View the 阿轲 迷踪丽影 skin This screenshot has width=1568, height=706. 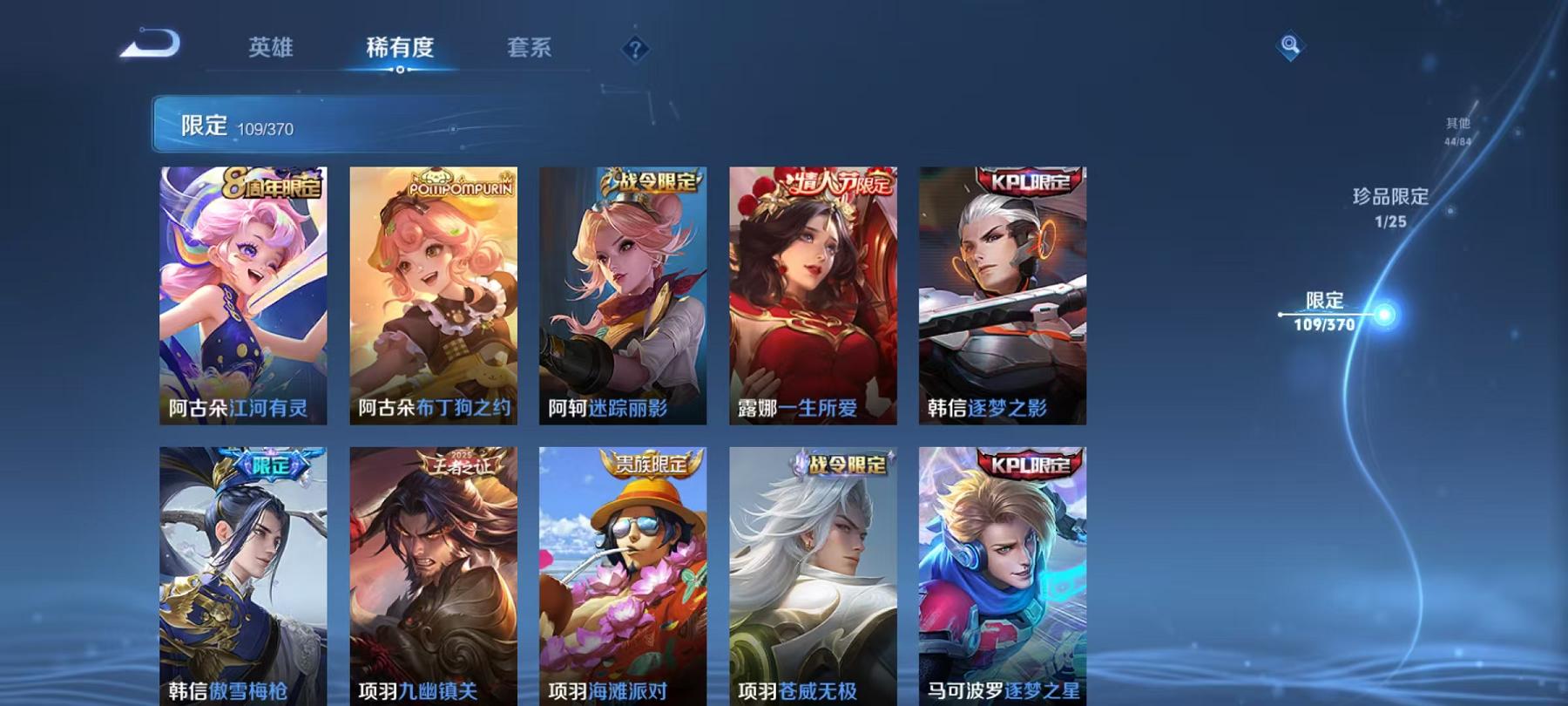(620, 296)
